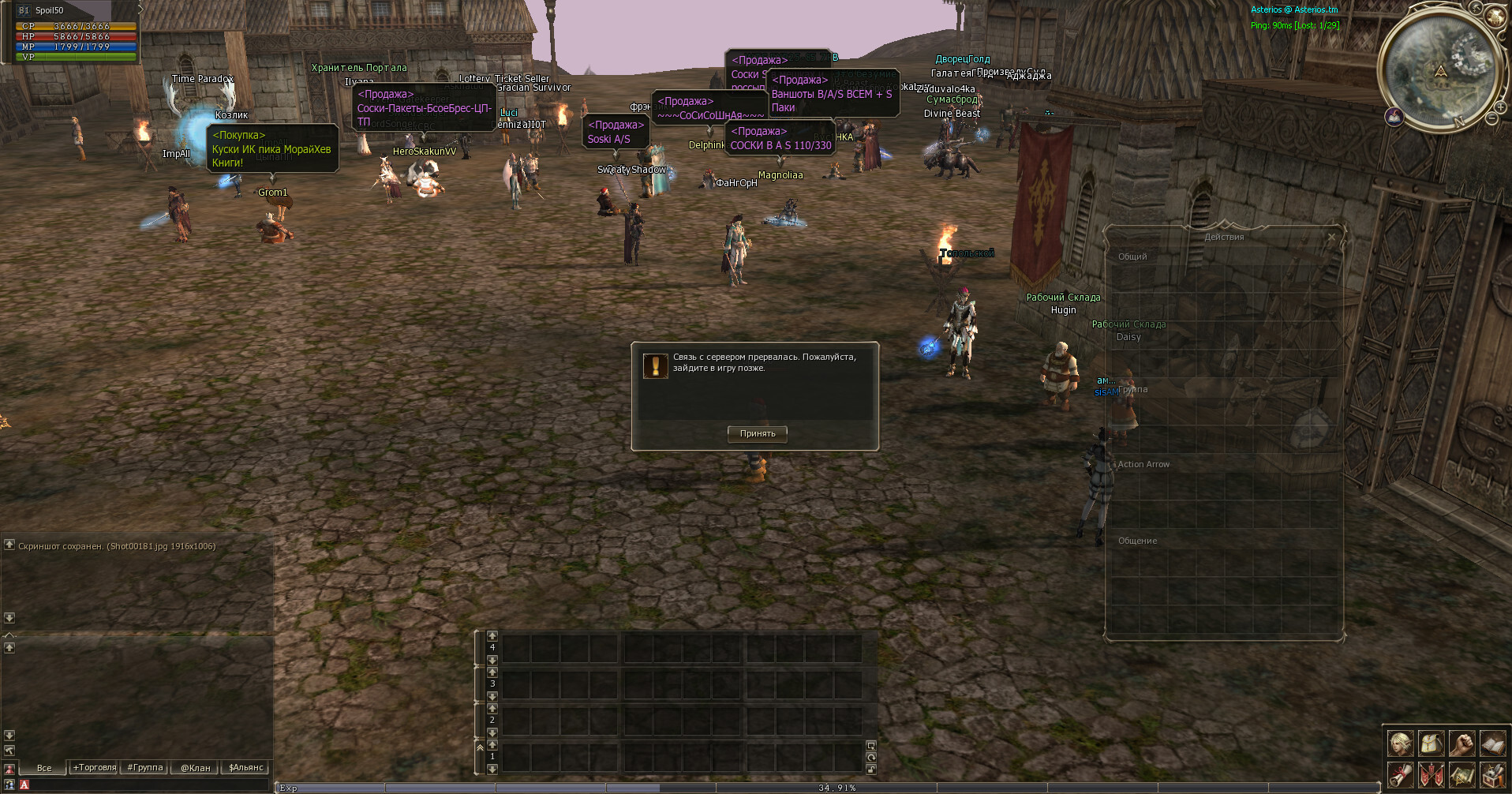
Task: Open the quest scroll icon
Action: tap(1401, 774)
